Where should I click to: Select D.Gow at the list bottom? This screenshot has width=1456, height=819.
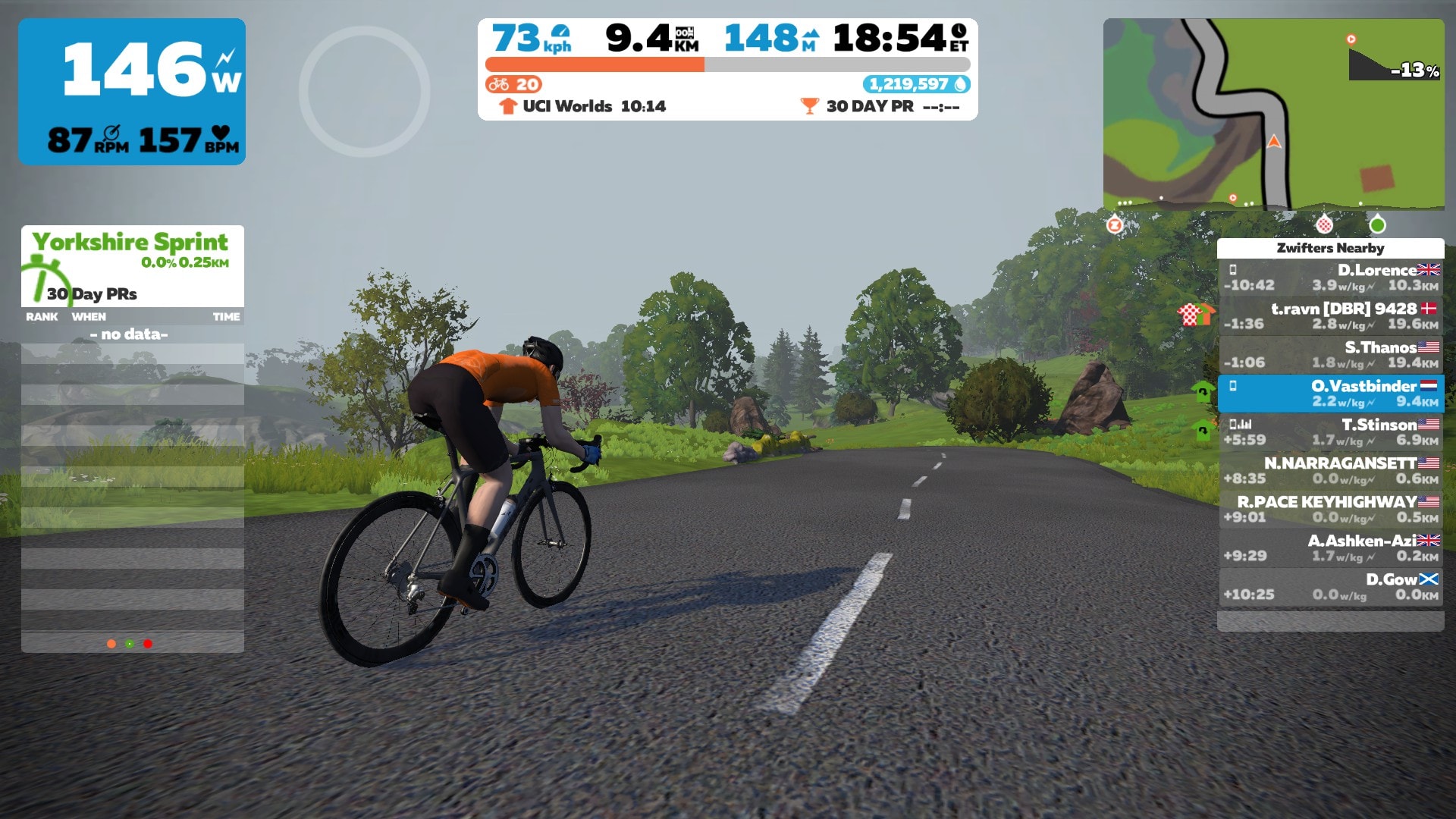point(1330,587)
